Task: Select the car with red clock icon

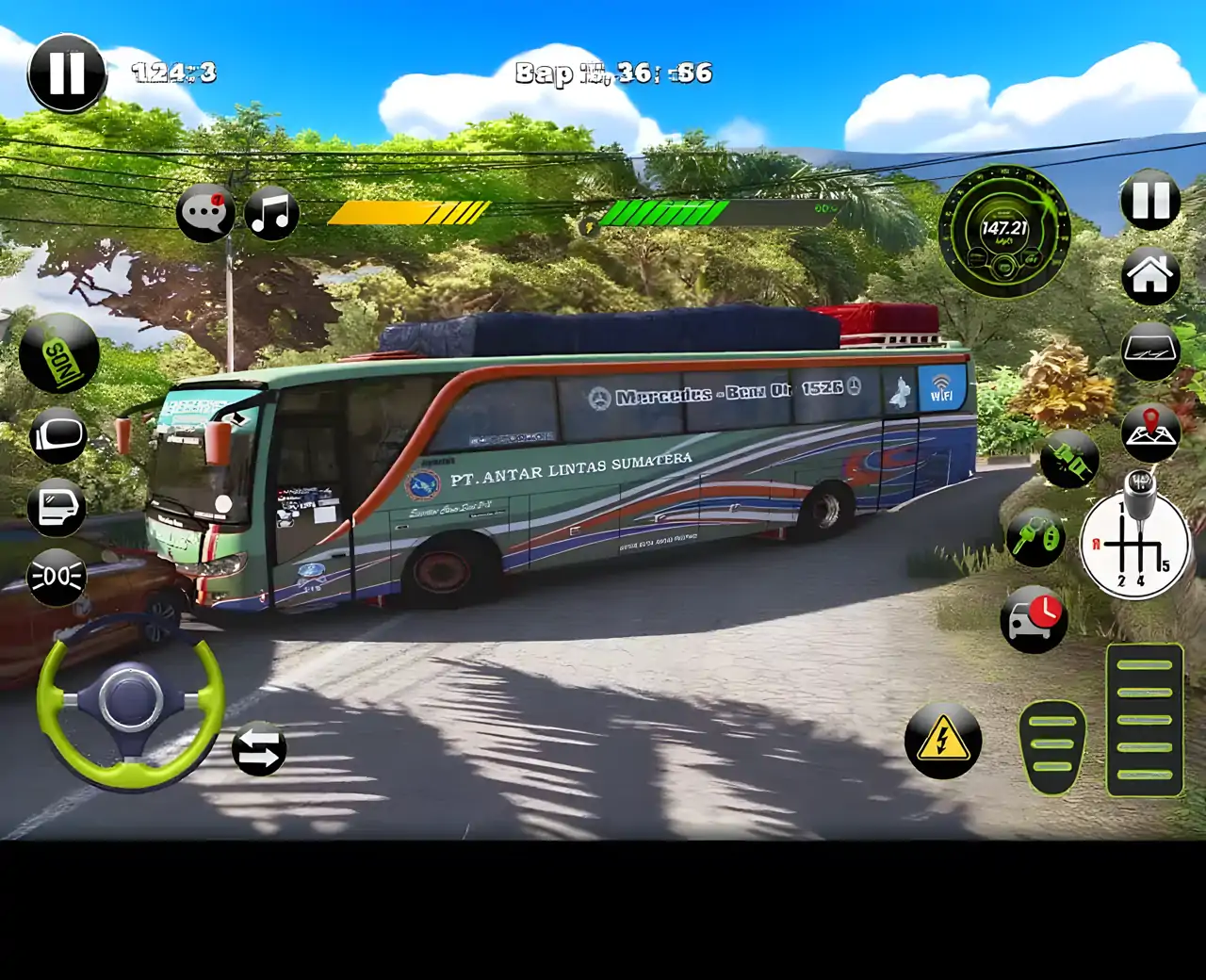Action: pyautogui.click(x=1034, y=618)
